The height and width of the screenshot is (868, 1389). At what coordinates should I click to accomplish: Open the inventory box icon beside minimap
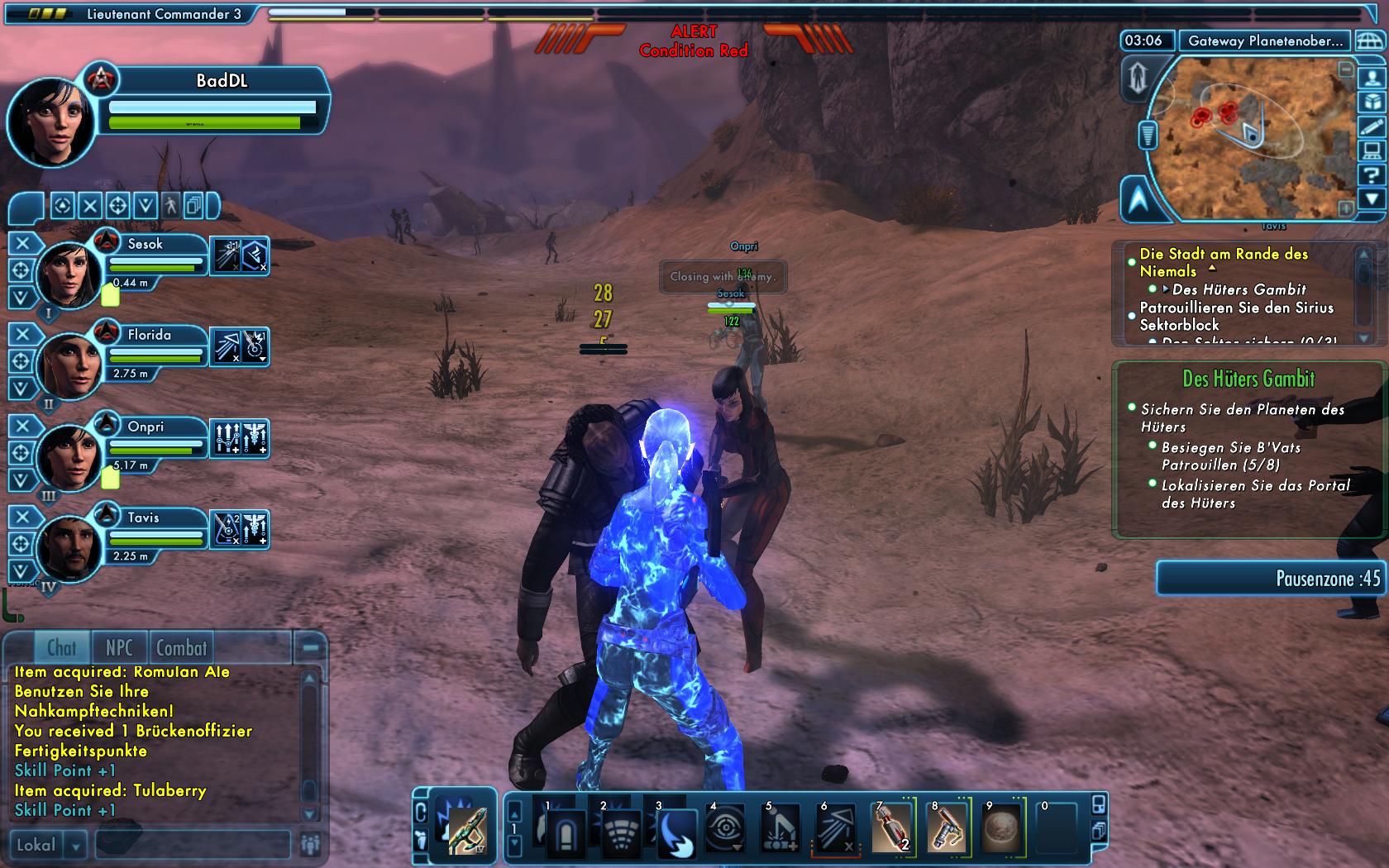1372,102
